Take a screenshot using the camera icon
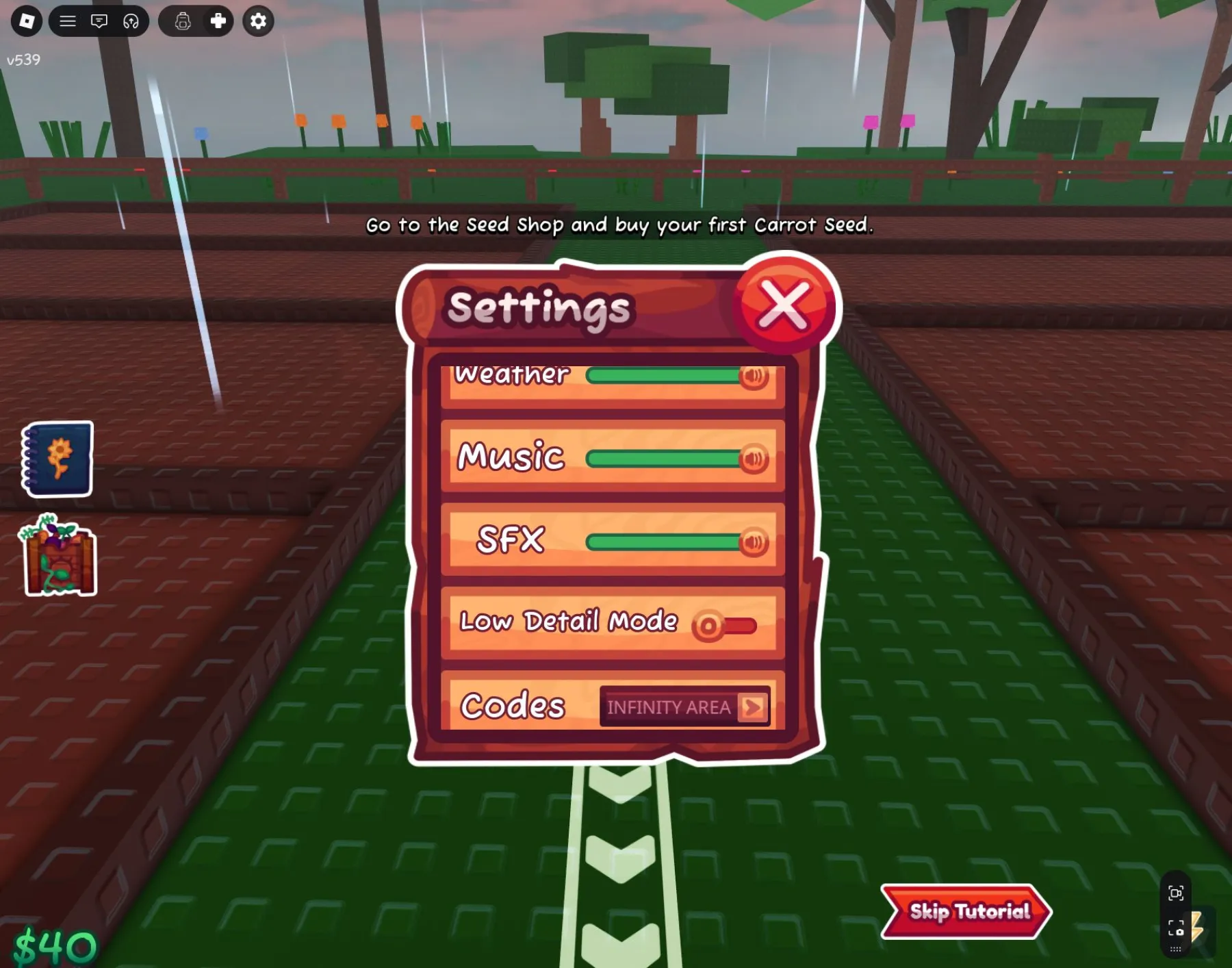The image size is (1232, 968). [x=1176, y=928]
